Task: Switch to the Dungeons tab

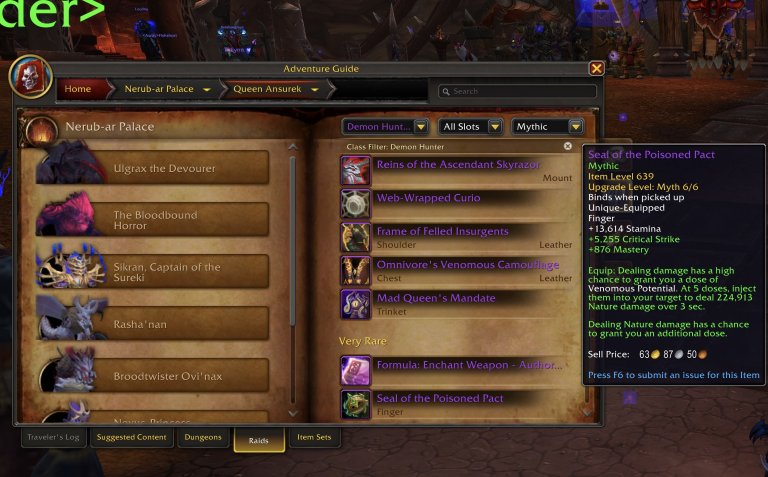Action: click(203, 437)
